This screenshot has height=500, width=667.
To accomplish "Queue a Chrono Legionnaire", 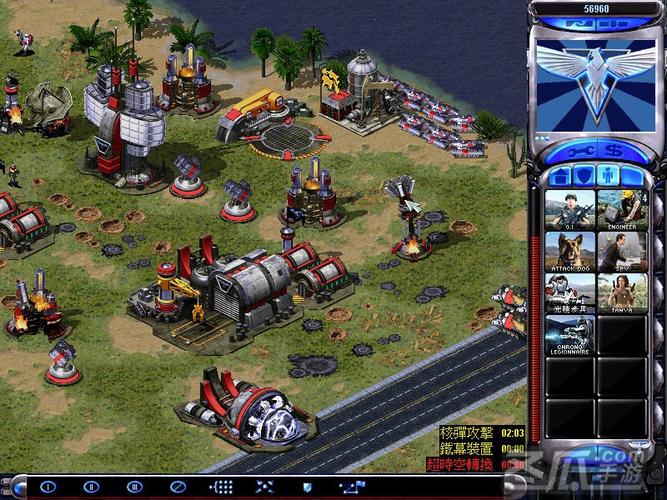I will tap(570, 335).
